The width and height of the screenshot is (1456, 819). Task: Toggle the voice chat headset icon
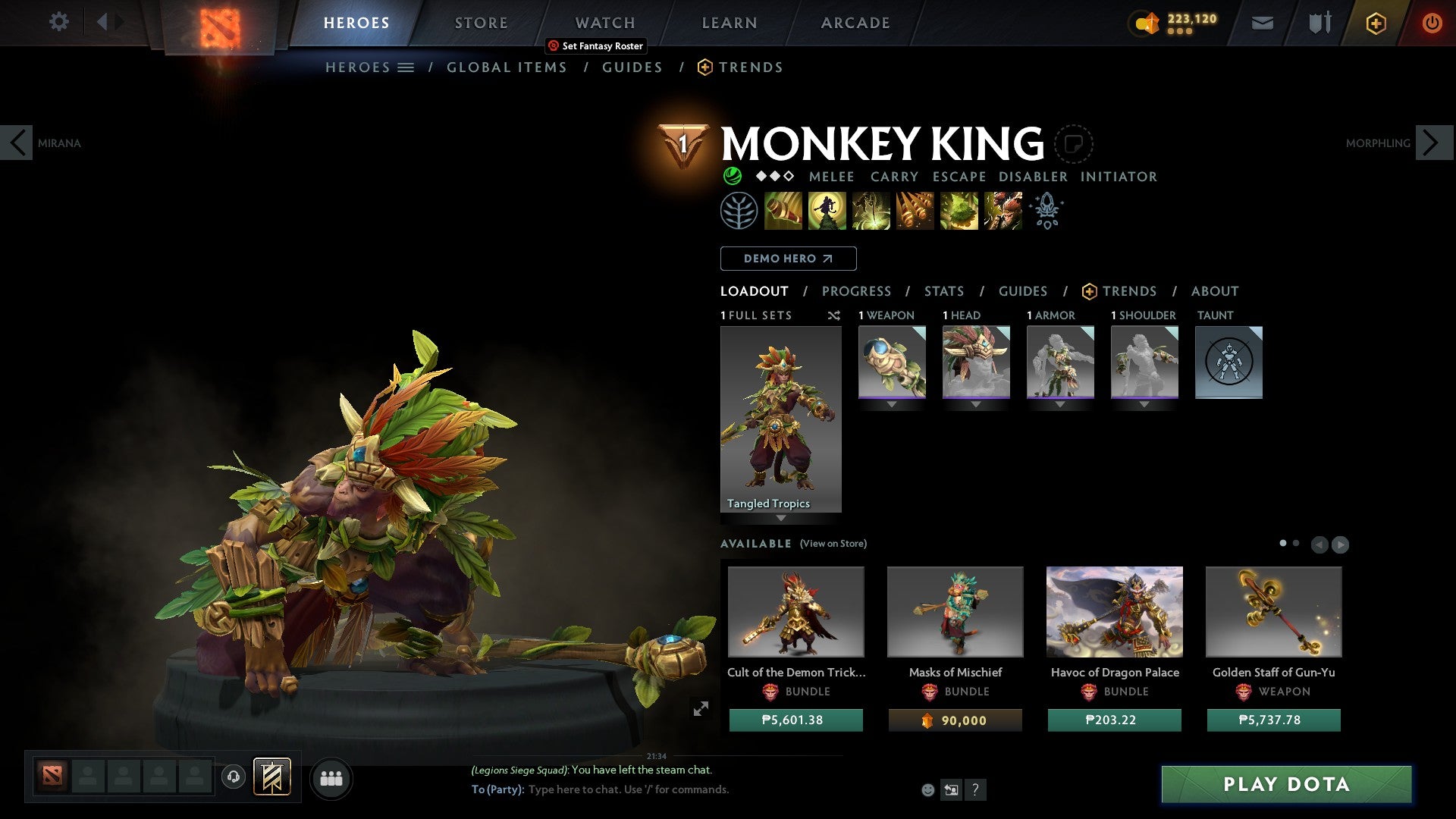pos(234,777)
